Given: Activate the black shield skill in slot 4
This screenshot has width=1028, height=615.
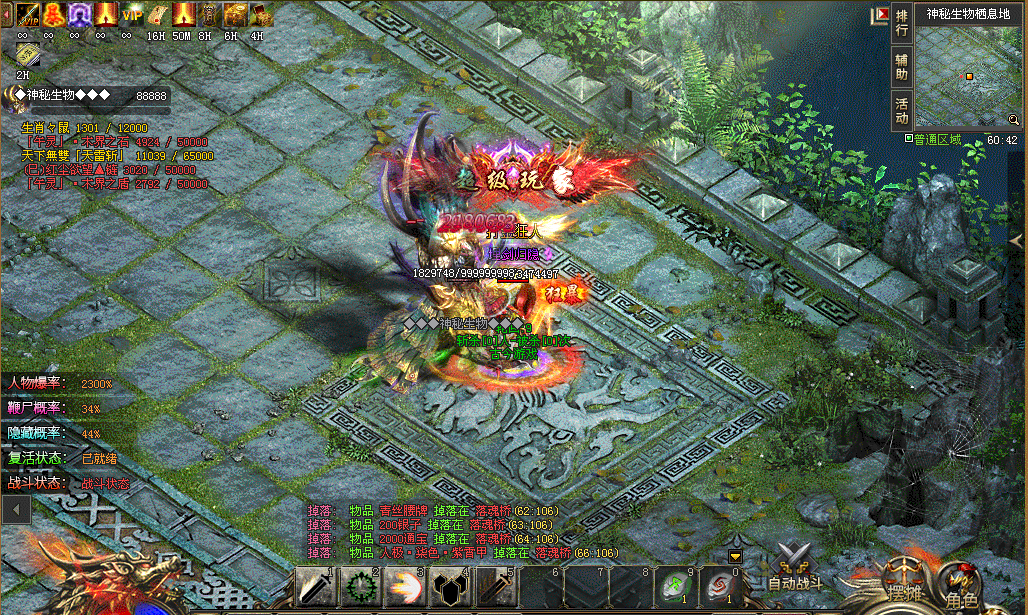Looking at the screenshot, I should [x=445, y=589].
